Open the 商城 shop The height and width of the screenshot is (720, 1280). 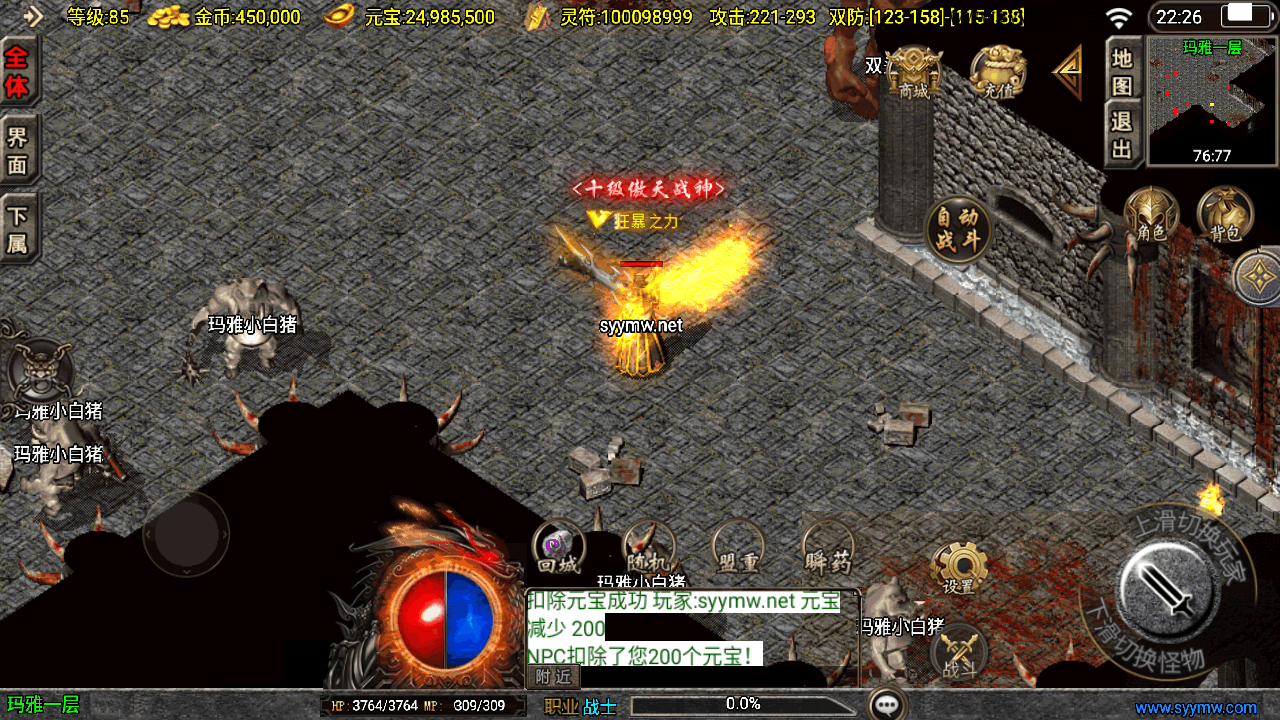tap(914, 72)
